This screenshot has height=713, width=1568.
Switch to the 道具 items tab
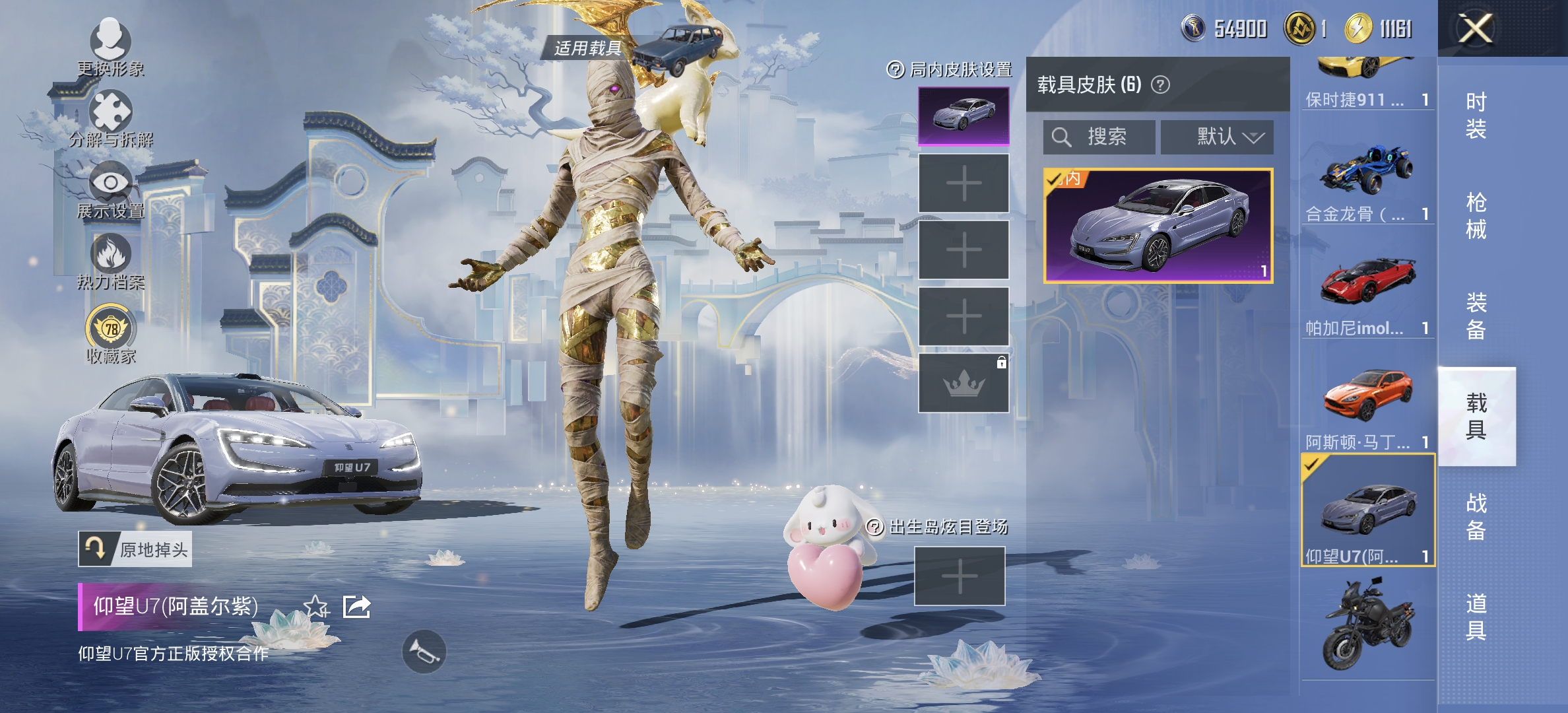(1476, 617)
